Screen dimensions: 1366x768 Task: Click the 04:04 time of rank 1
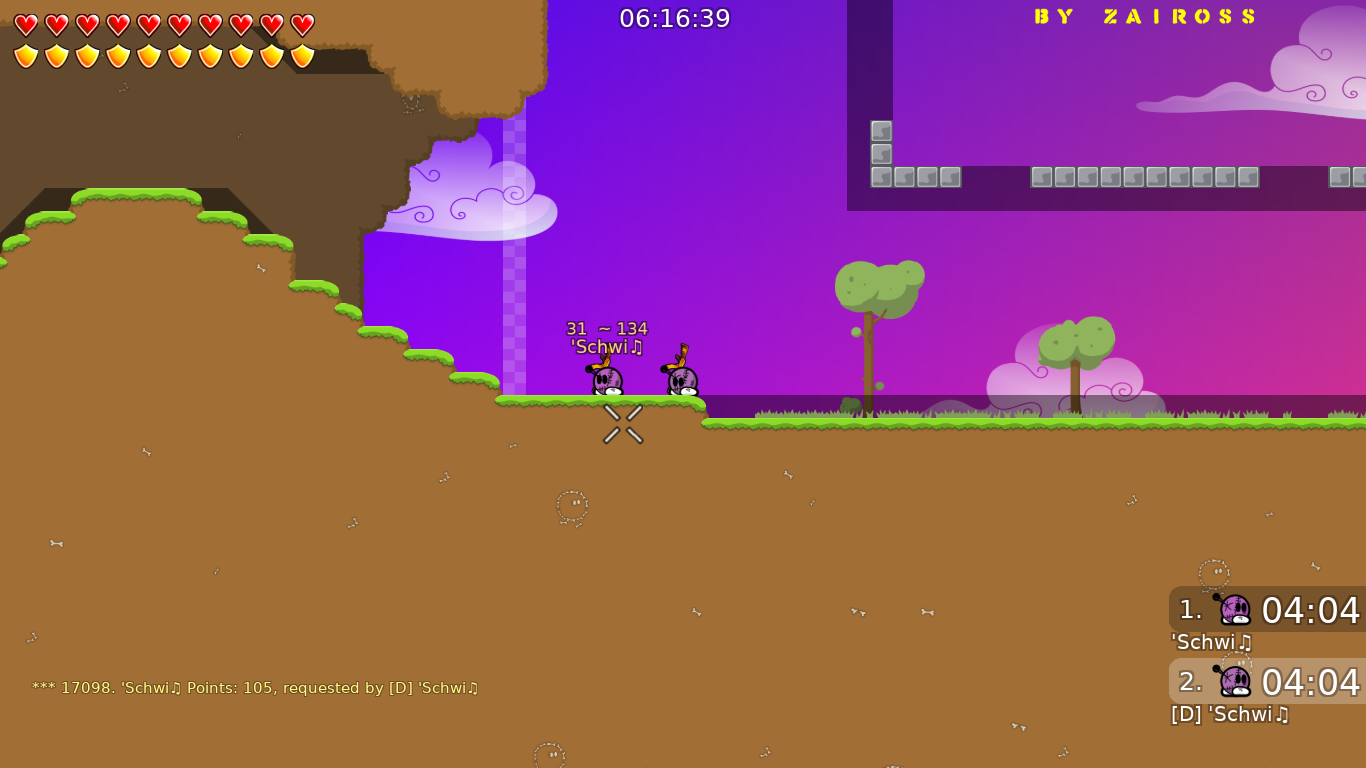point(1312,610)
